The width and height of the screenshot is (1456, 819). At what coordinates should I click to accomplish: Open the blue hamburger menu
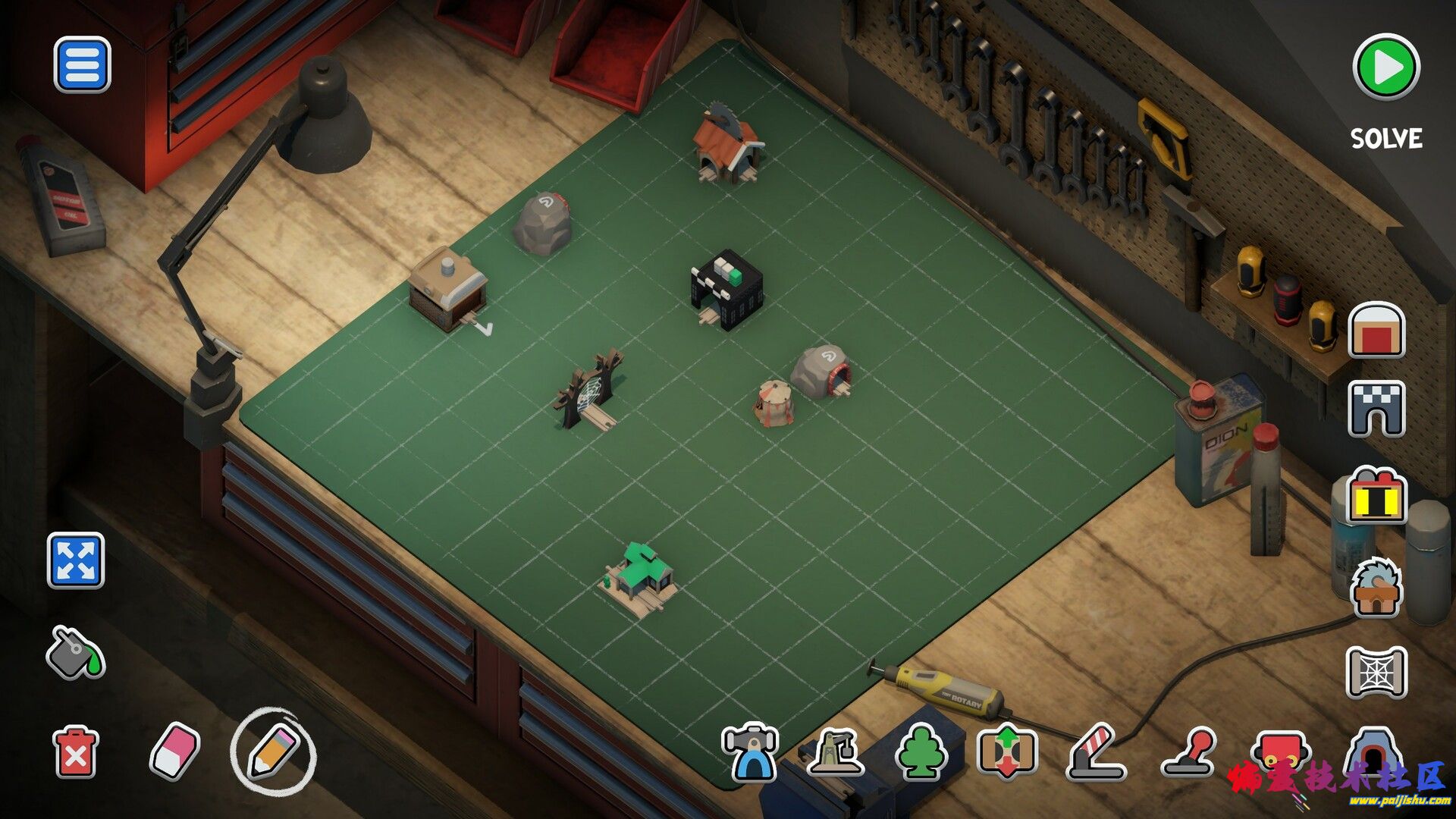pyautogui.click(x=82, y=65)
